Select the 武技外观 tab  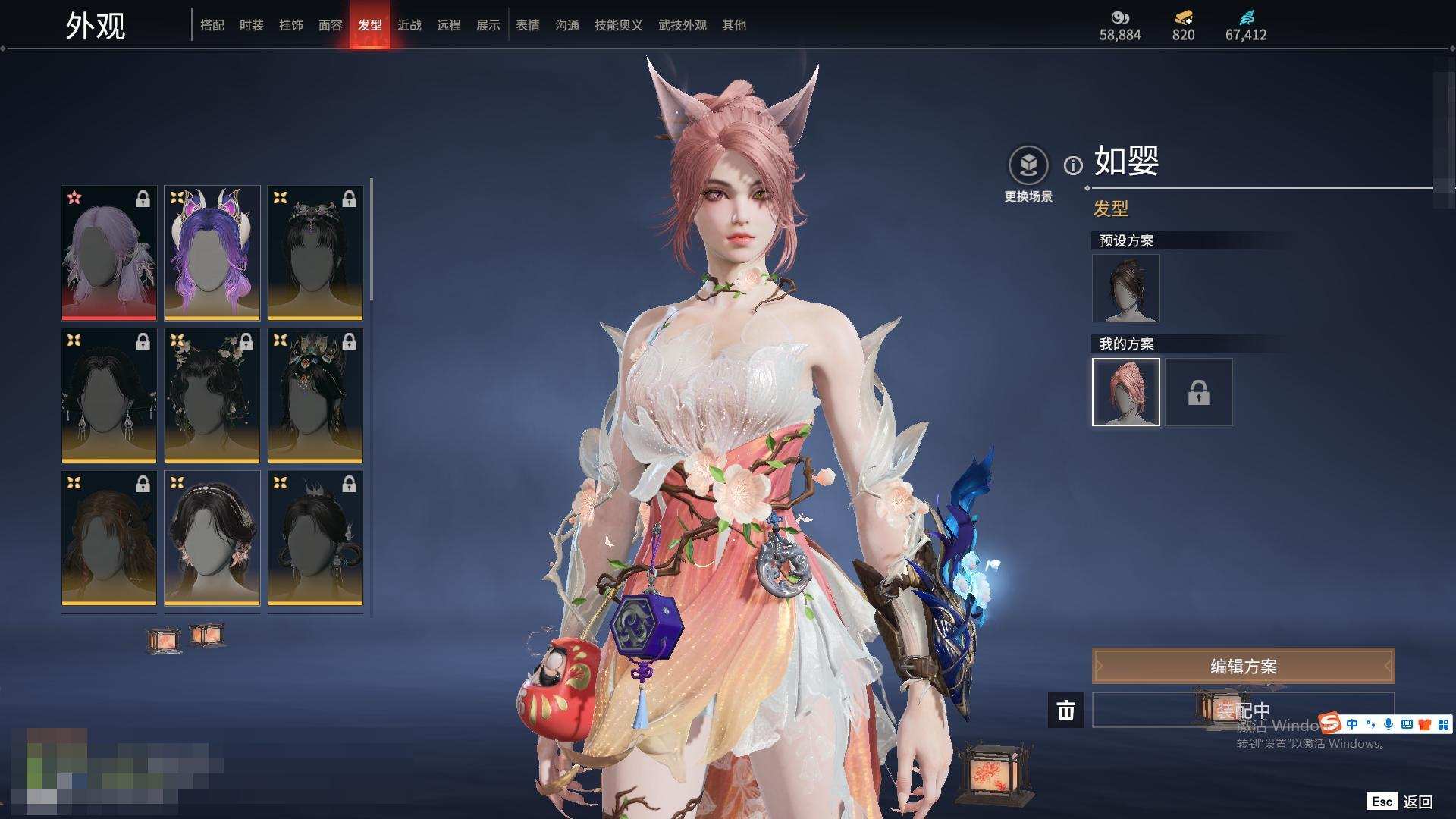(682, 25)
